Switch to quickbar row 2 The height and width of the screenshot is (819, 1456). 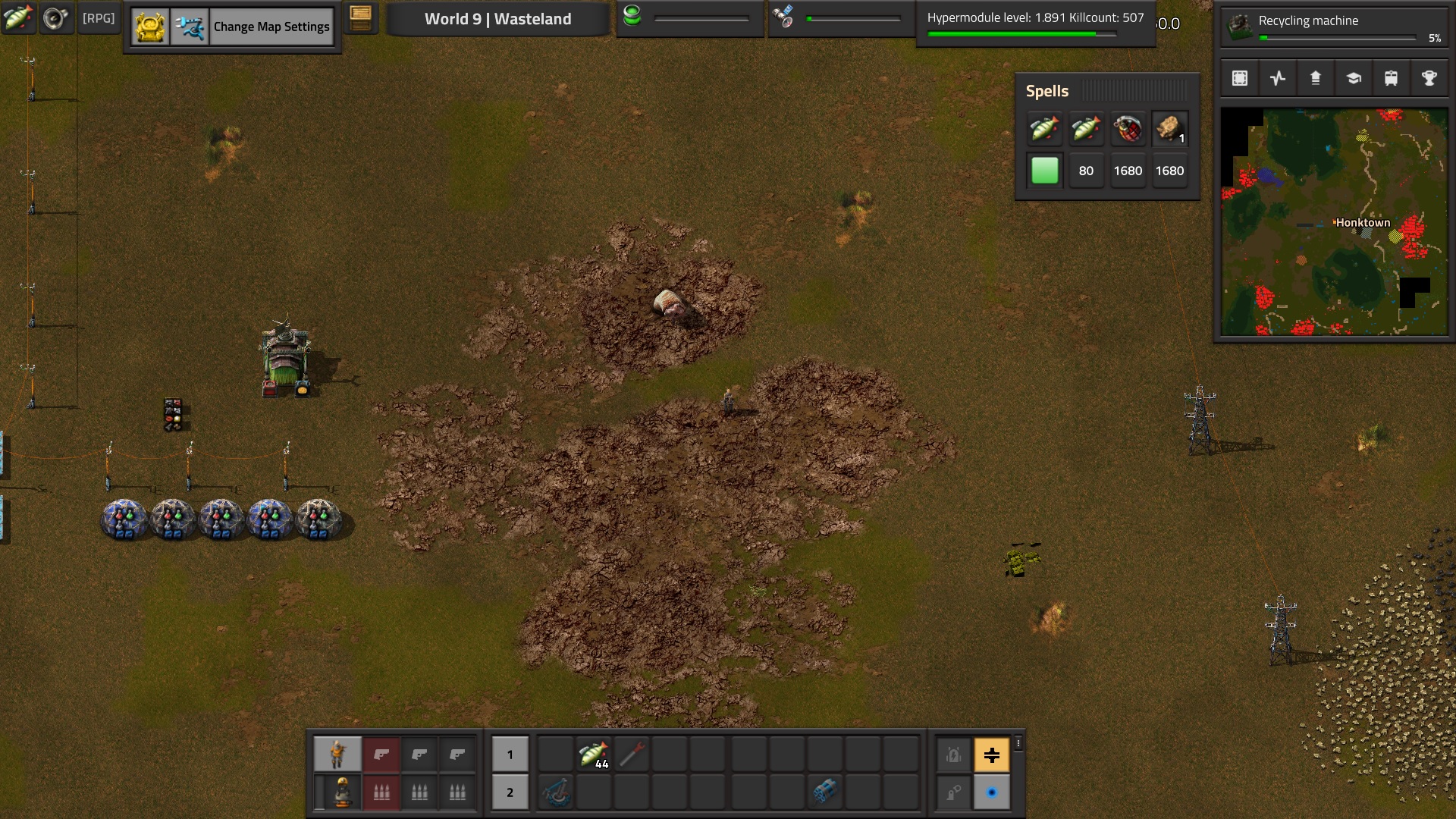(x=510, y=792)
